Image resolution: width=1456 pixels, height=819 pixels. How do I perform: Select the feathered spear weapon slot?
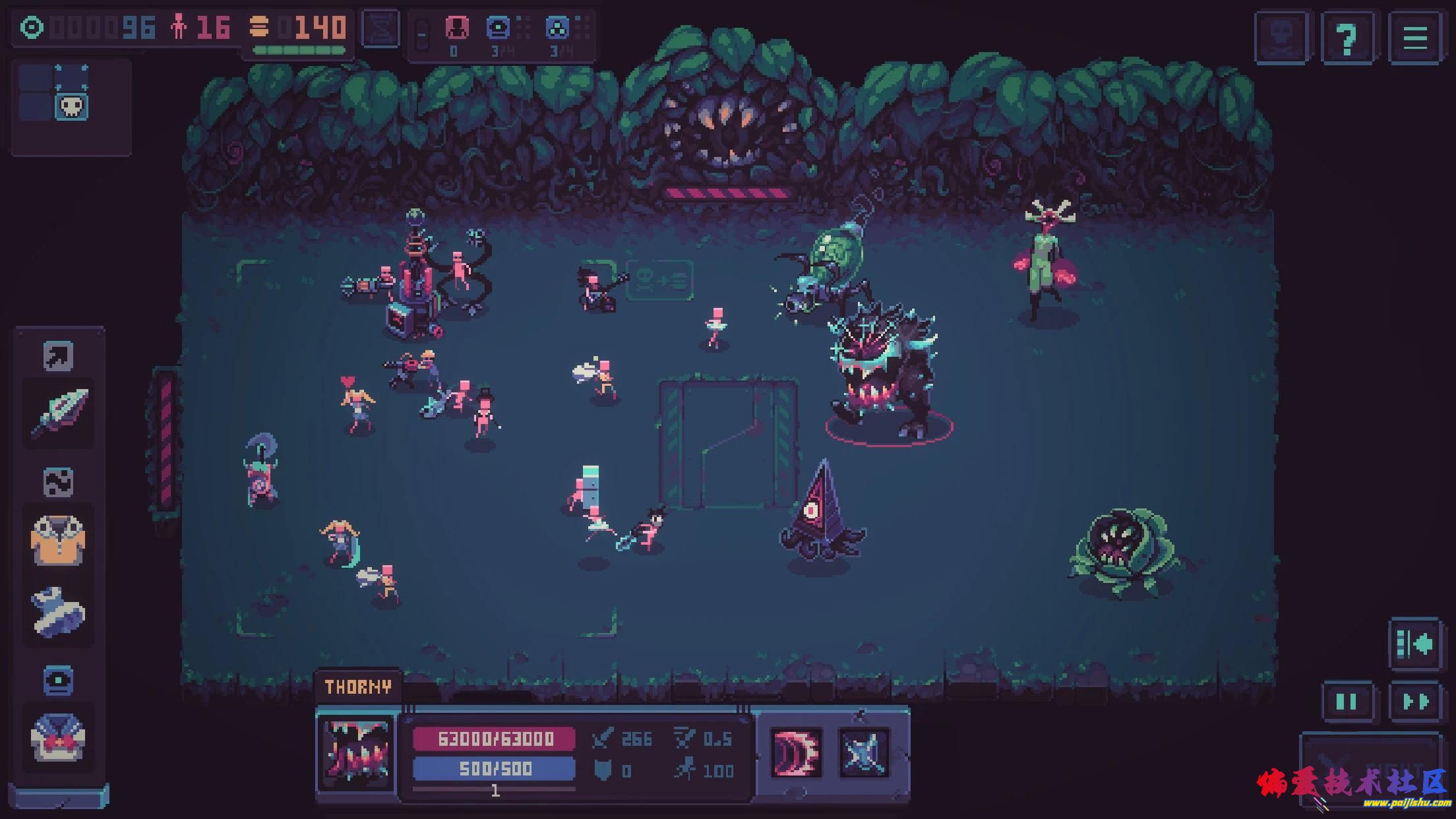tap(59, 413)
